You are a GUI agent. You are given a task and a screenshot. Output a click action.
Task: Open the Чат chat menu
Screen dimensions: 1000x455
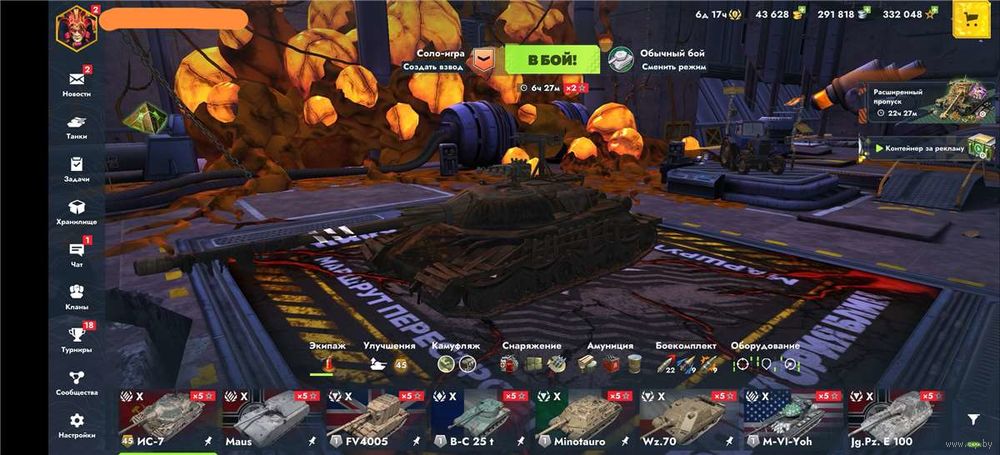76,254
